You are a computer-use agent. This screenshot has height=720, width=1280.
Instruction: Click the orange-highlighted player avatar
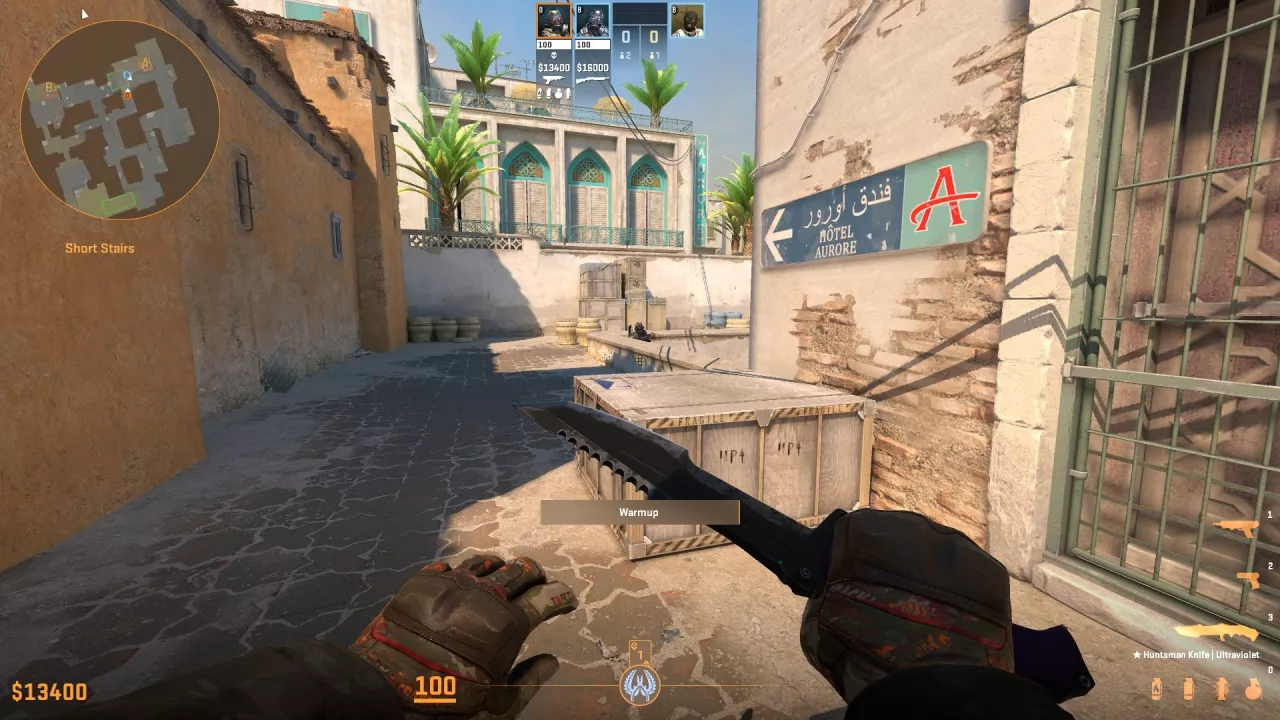(553, 20)
